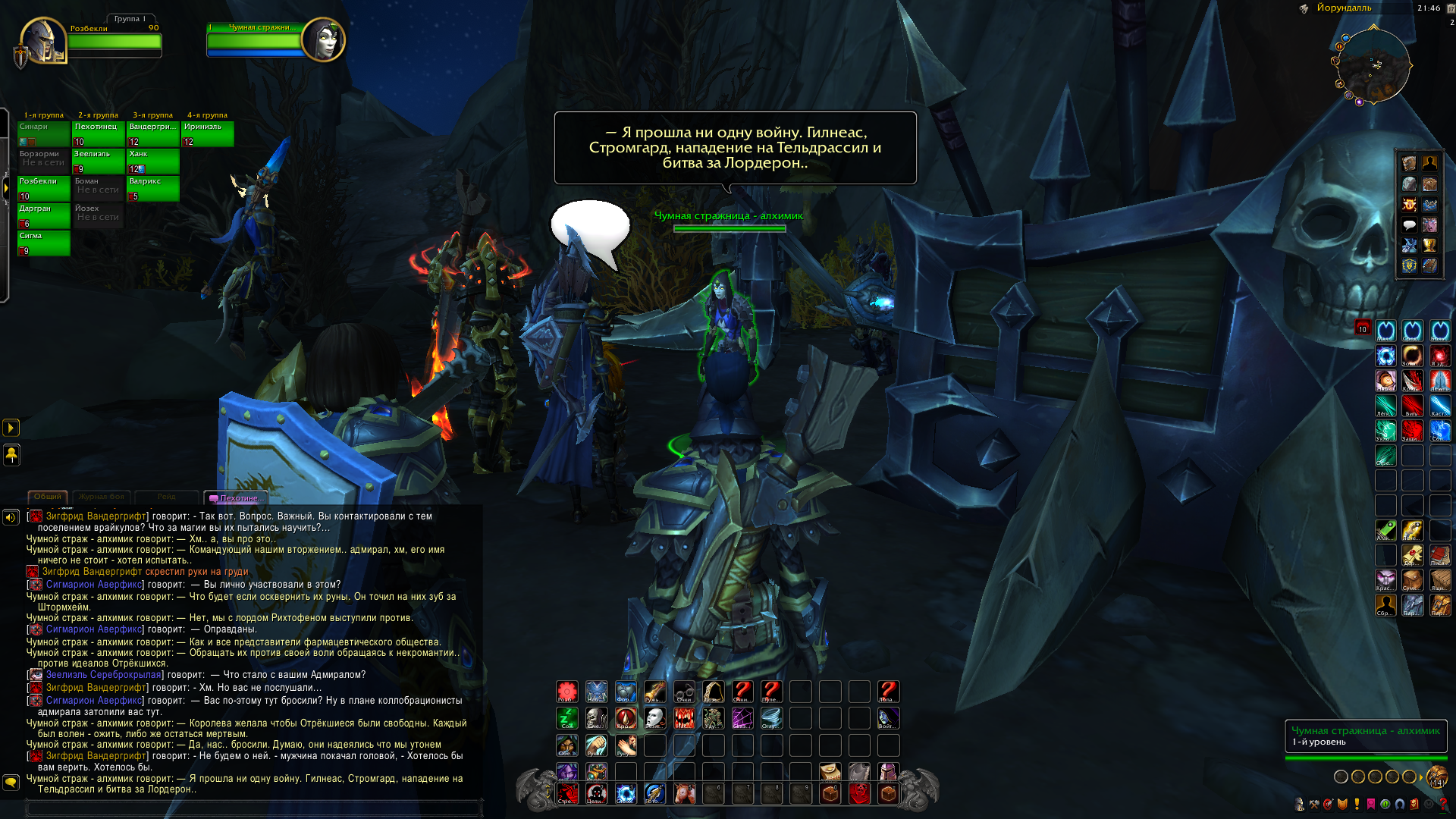Click the chat text input box
The image size is (1456, 819).
click(254, 808)
